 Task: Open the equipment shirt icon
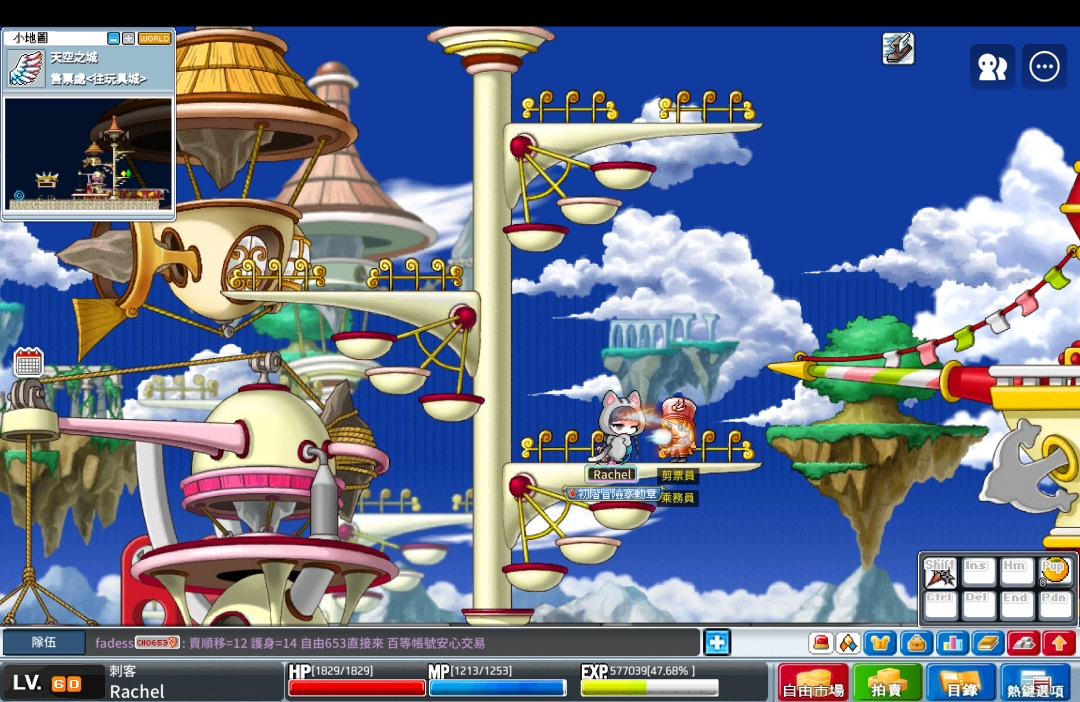[x=880, y=642]
